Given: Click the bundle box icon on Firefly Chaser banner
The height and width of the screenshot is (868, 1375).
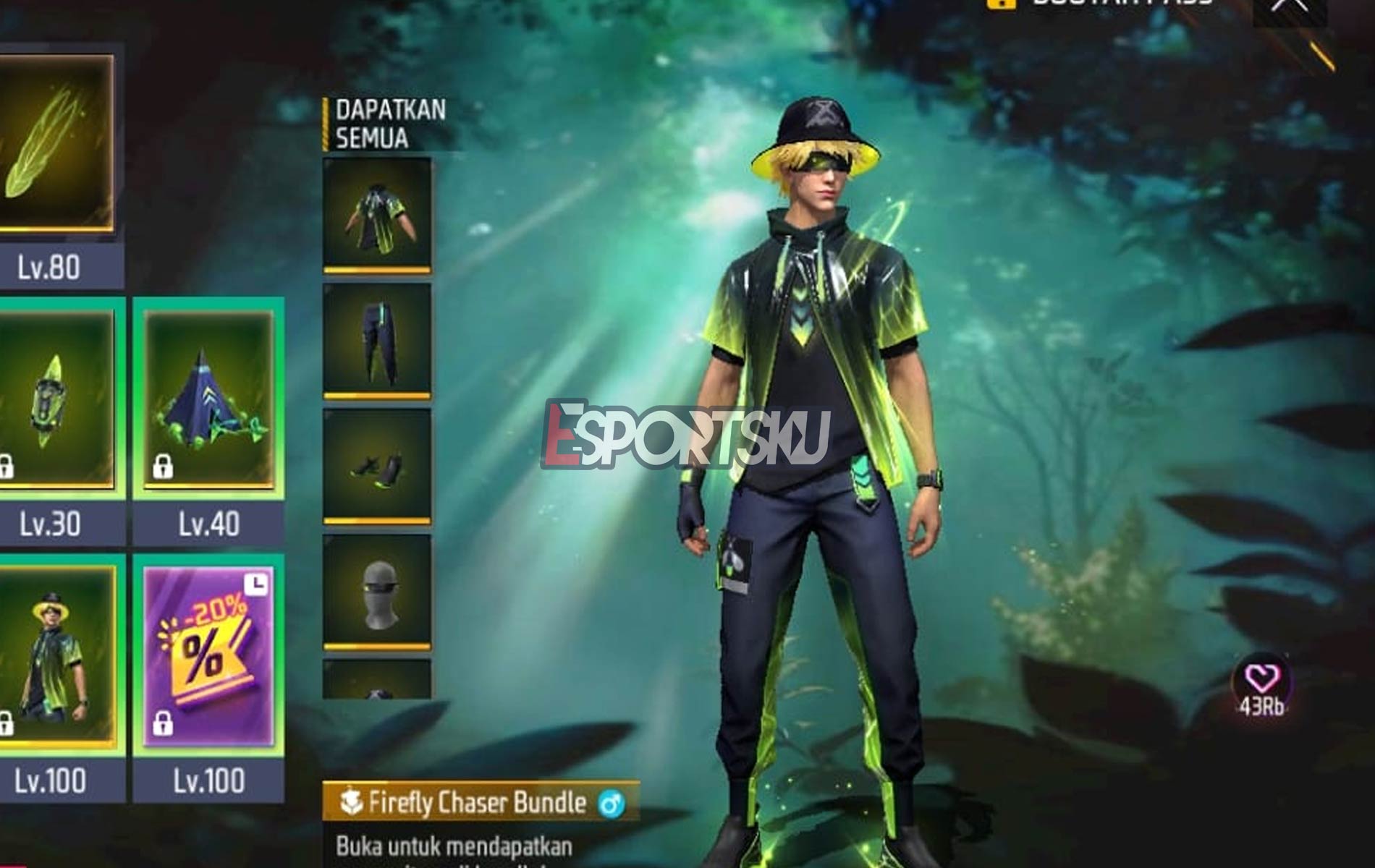Looking at the screenshot, I should (352, 803).
